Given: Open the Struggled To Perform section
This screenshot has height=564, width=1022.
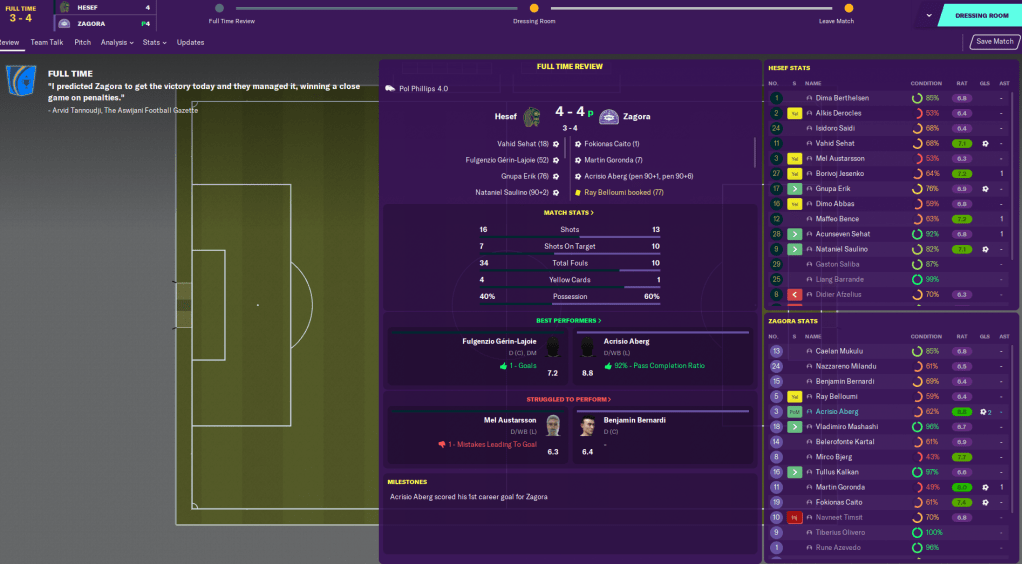Looking at the screenshot, I should pyautogui.click(x=569, y=399).
